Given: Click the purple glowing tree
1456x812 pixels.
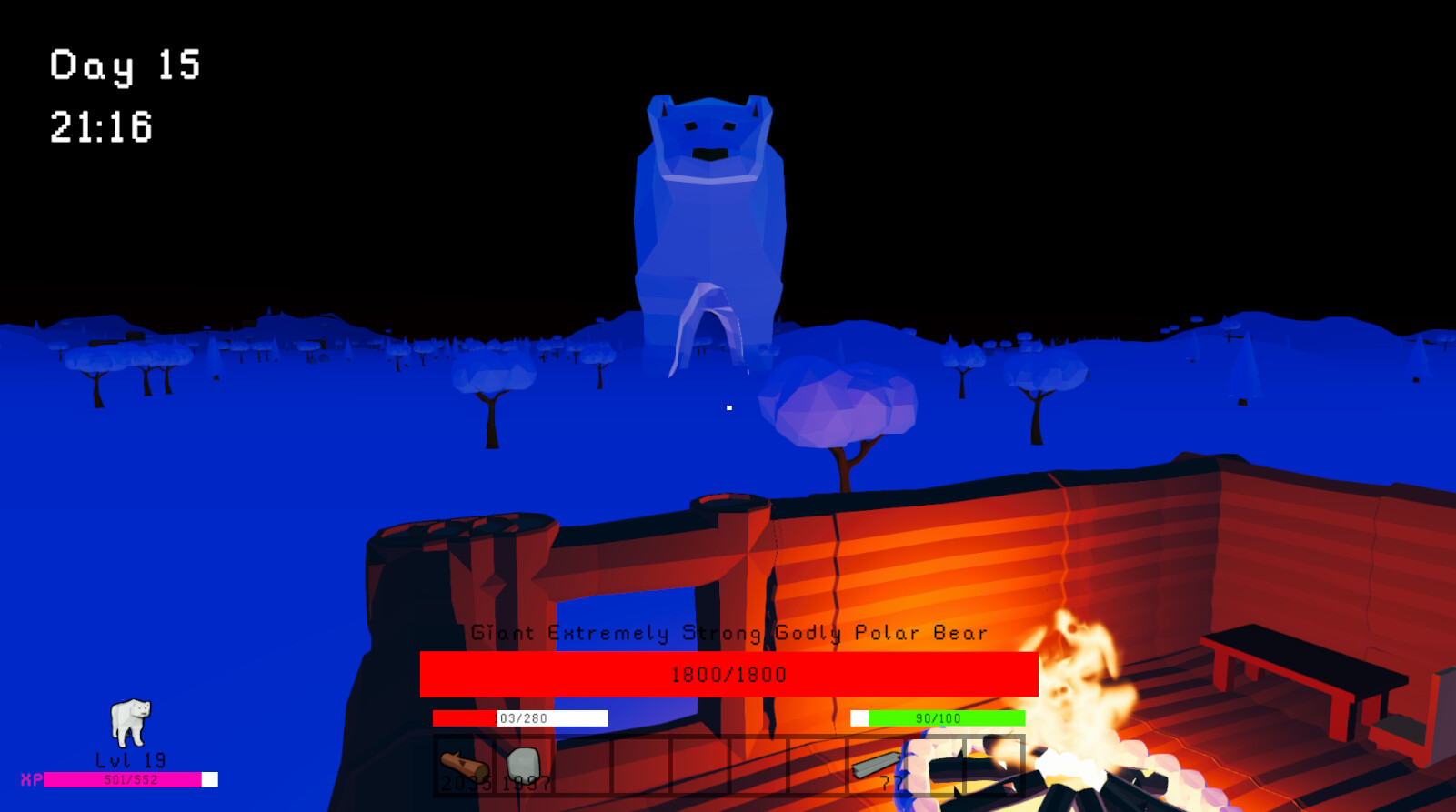Looking at the screenshot, I should tap(841, 405).
